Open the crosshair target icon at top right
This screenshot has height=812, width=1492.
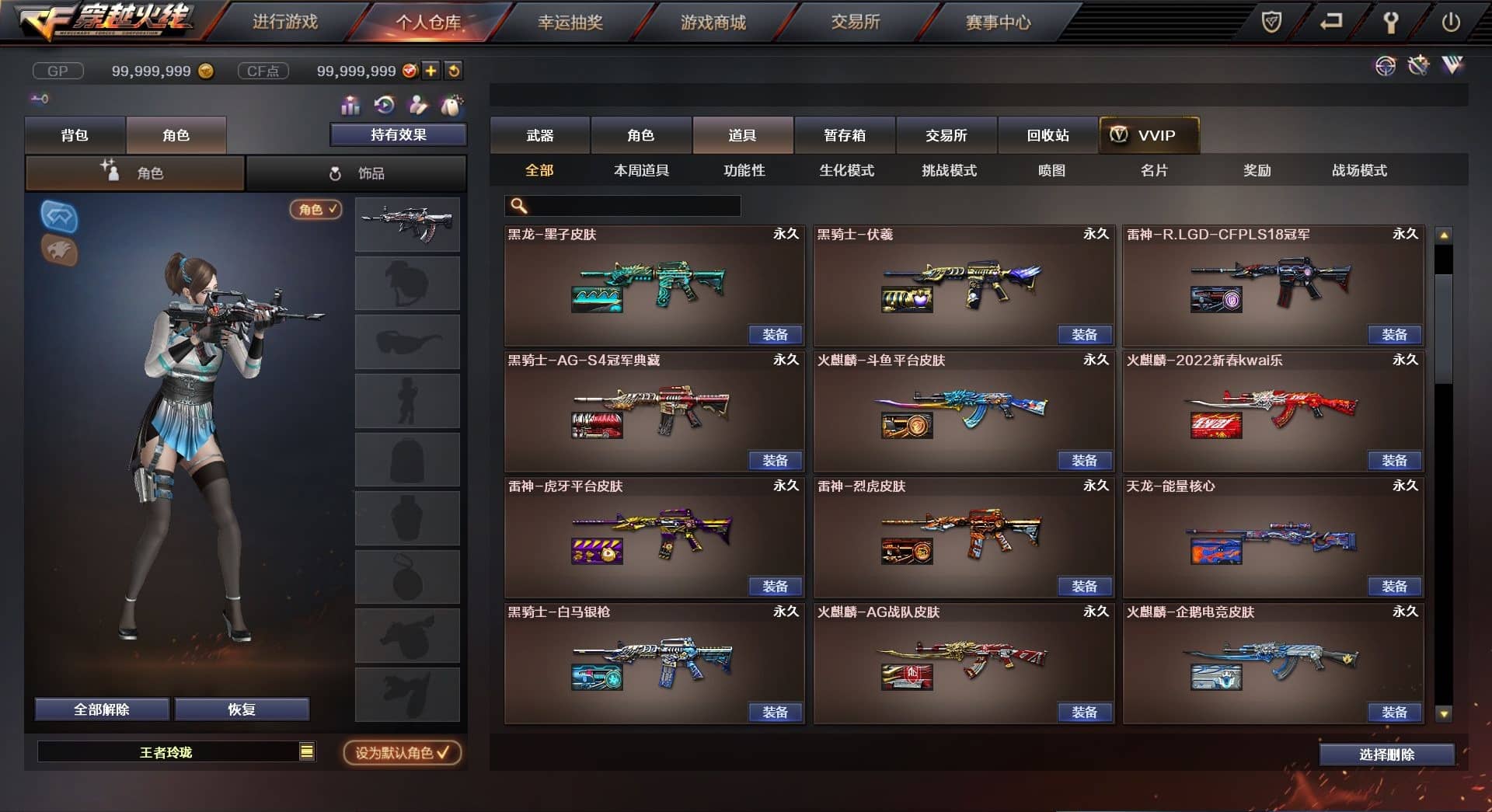click(x=1385, y=66)
